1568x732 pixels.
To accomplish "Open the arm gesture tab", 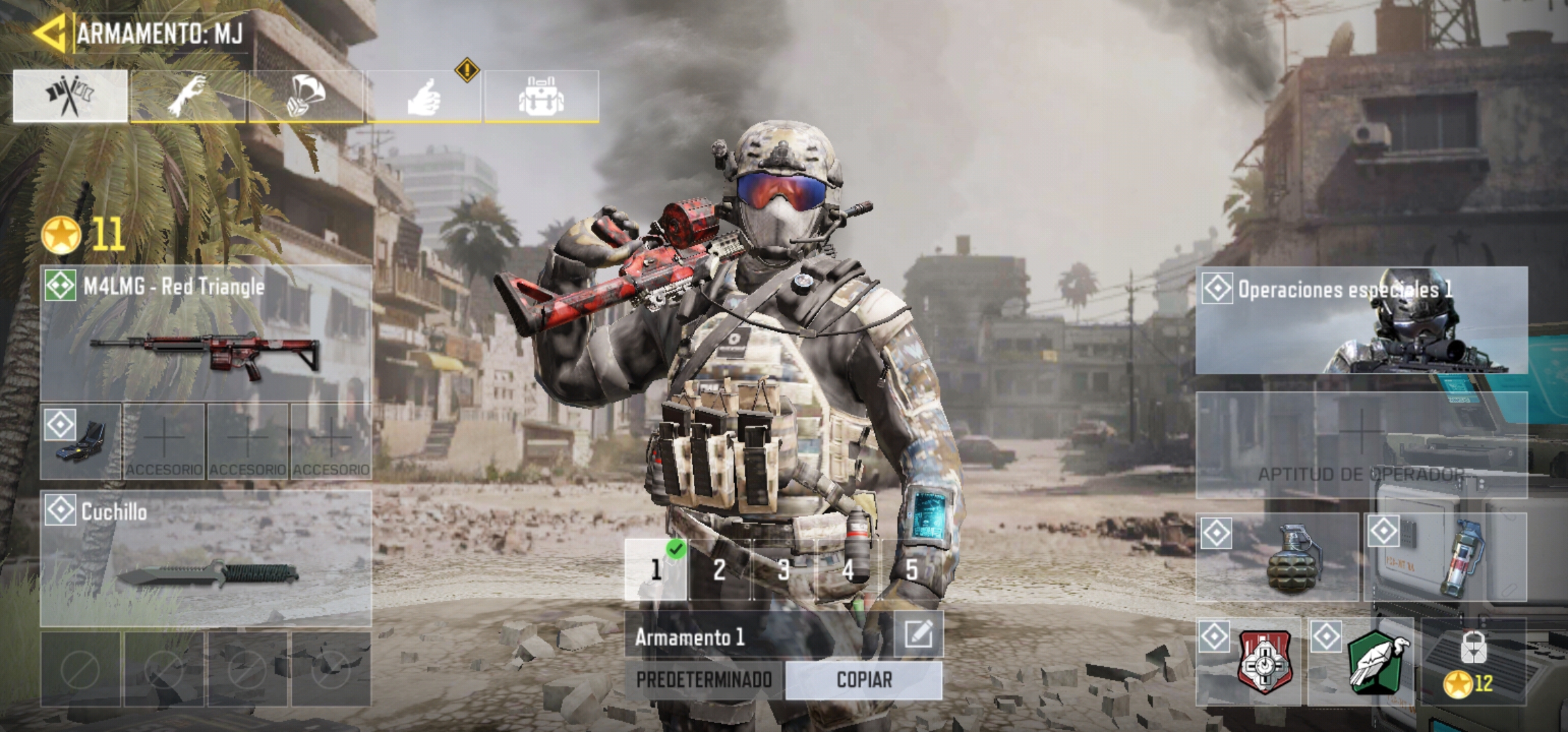I will tap(188, 96).
